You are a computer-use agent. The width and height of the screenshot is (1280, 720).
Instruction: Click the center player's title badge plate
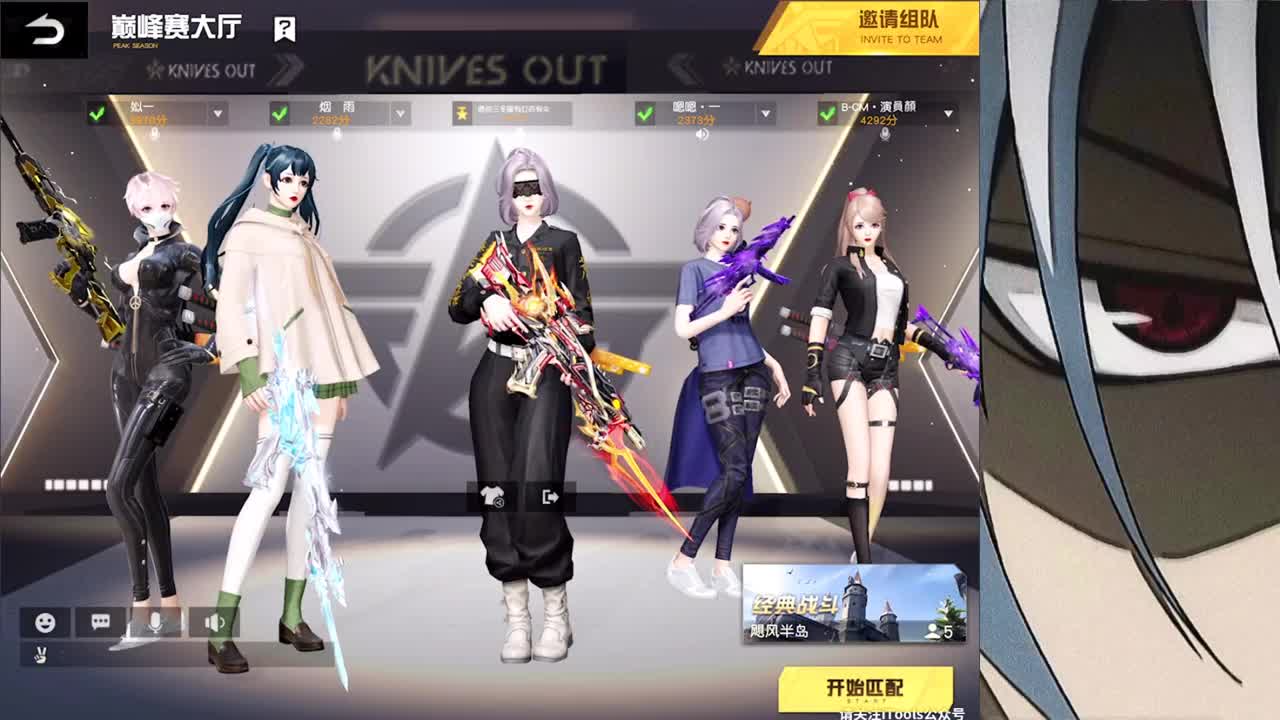click(510, 112)
